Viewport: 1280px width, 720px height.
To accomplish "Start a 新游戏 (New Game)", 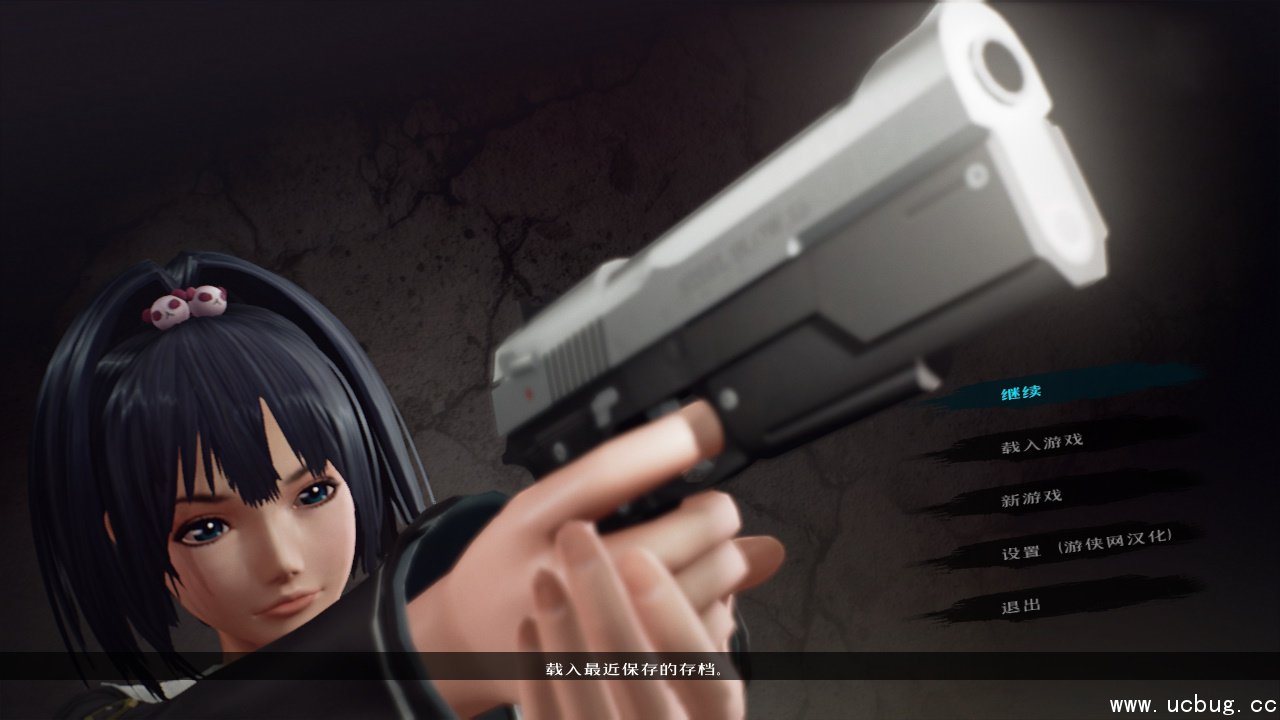I will tap(1031, 497).
